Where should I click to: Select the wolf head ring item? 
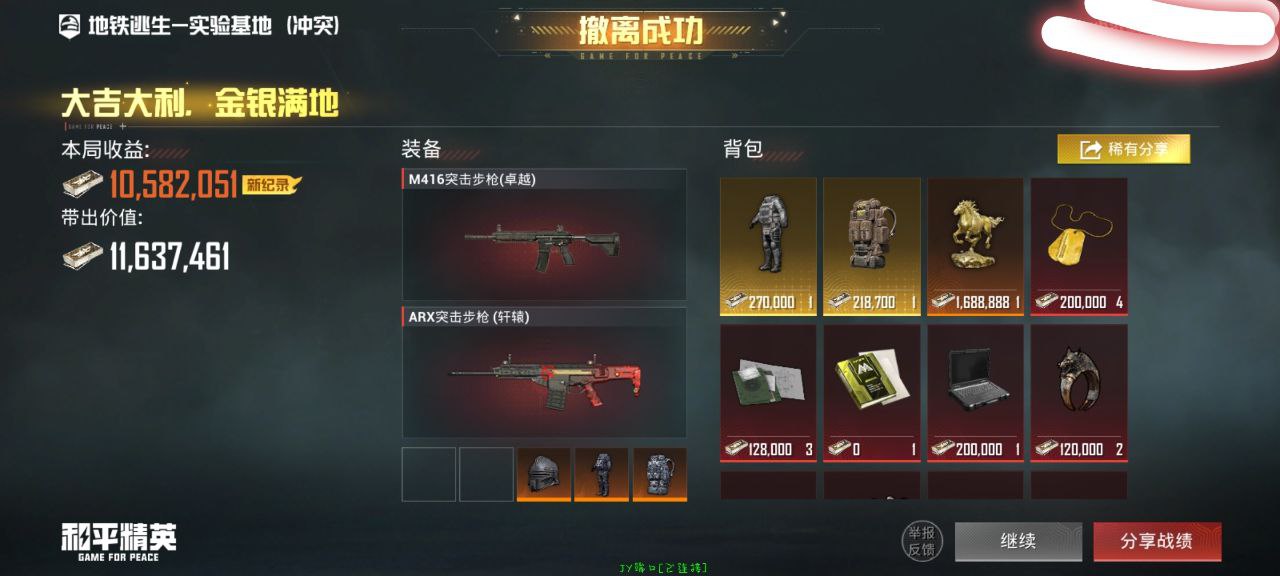tap(1079, 391)
